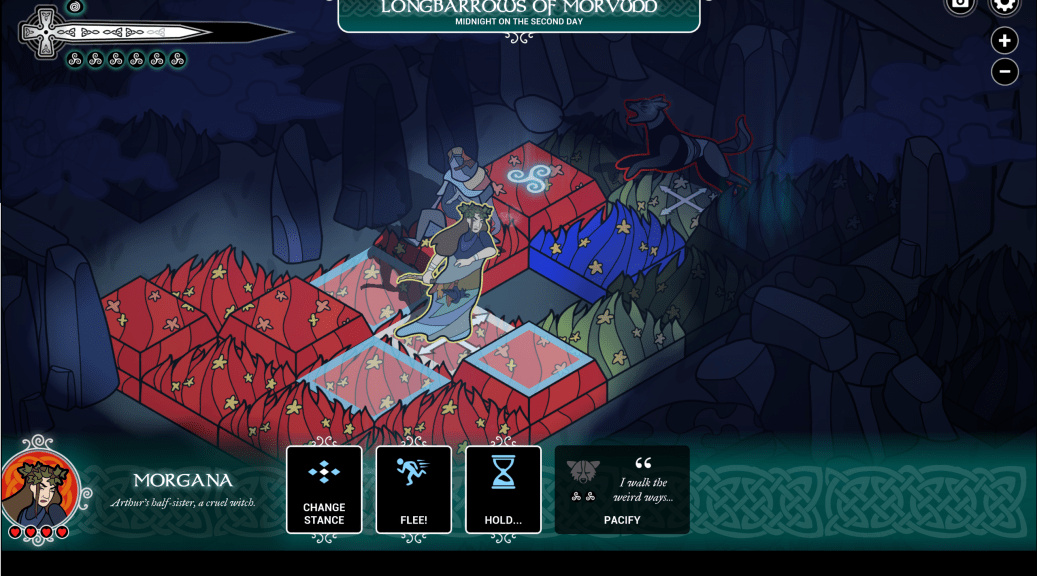1037x576 pixels.
Task: Select the Flee! action card
Action: point(413,489)
